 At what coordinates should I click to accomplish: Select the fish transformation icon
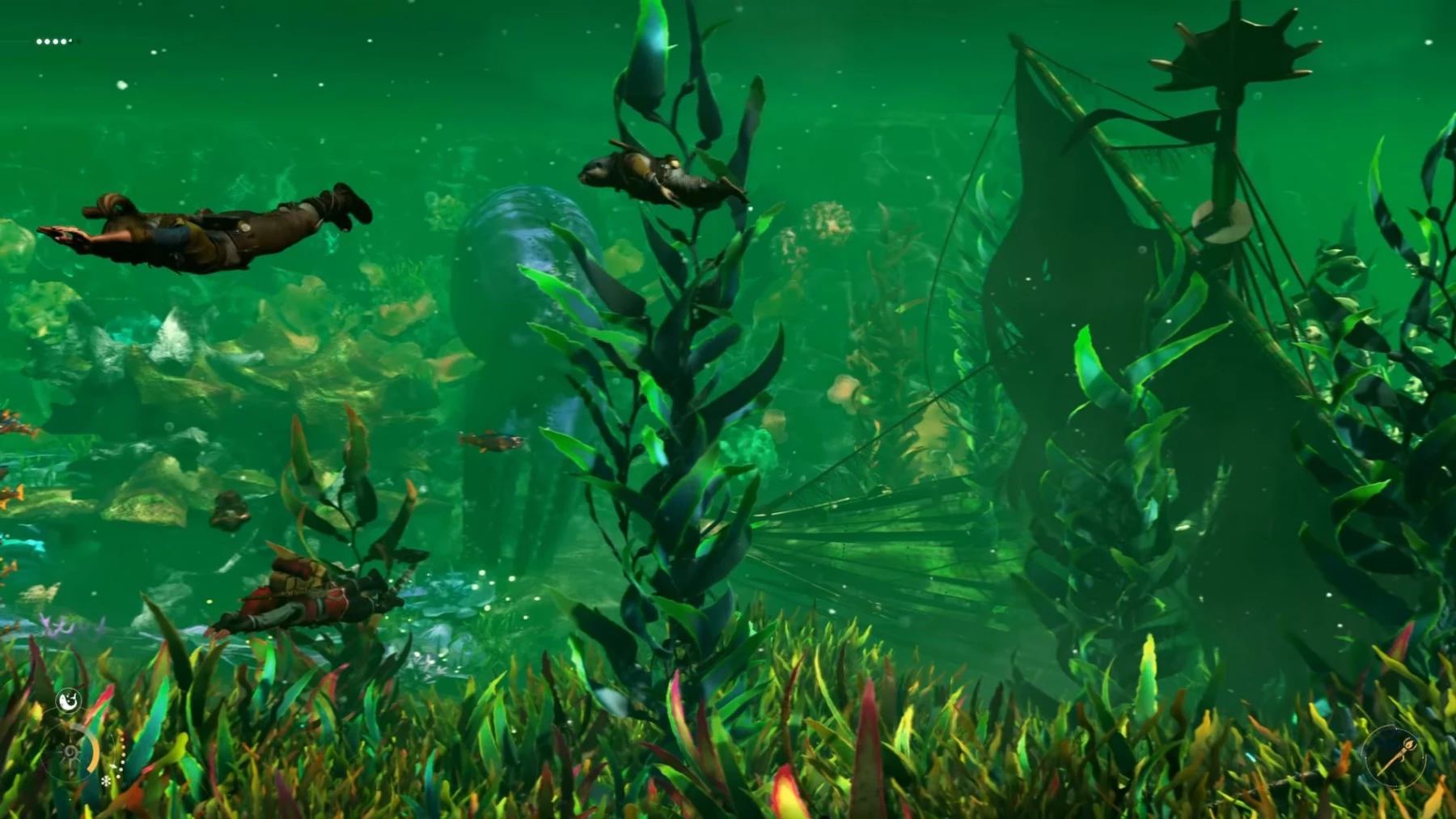point(70,700)
